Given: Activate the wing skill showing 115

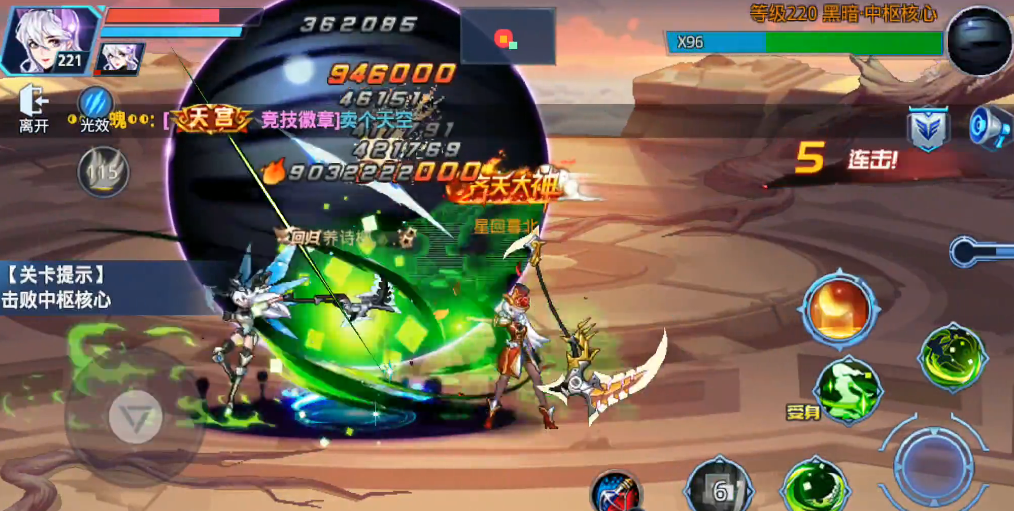Looking at the screenshot, I should [102, 171].
